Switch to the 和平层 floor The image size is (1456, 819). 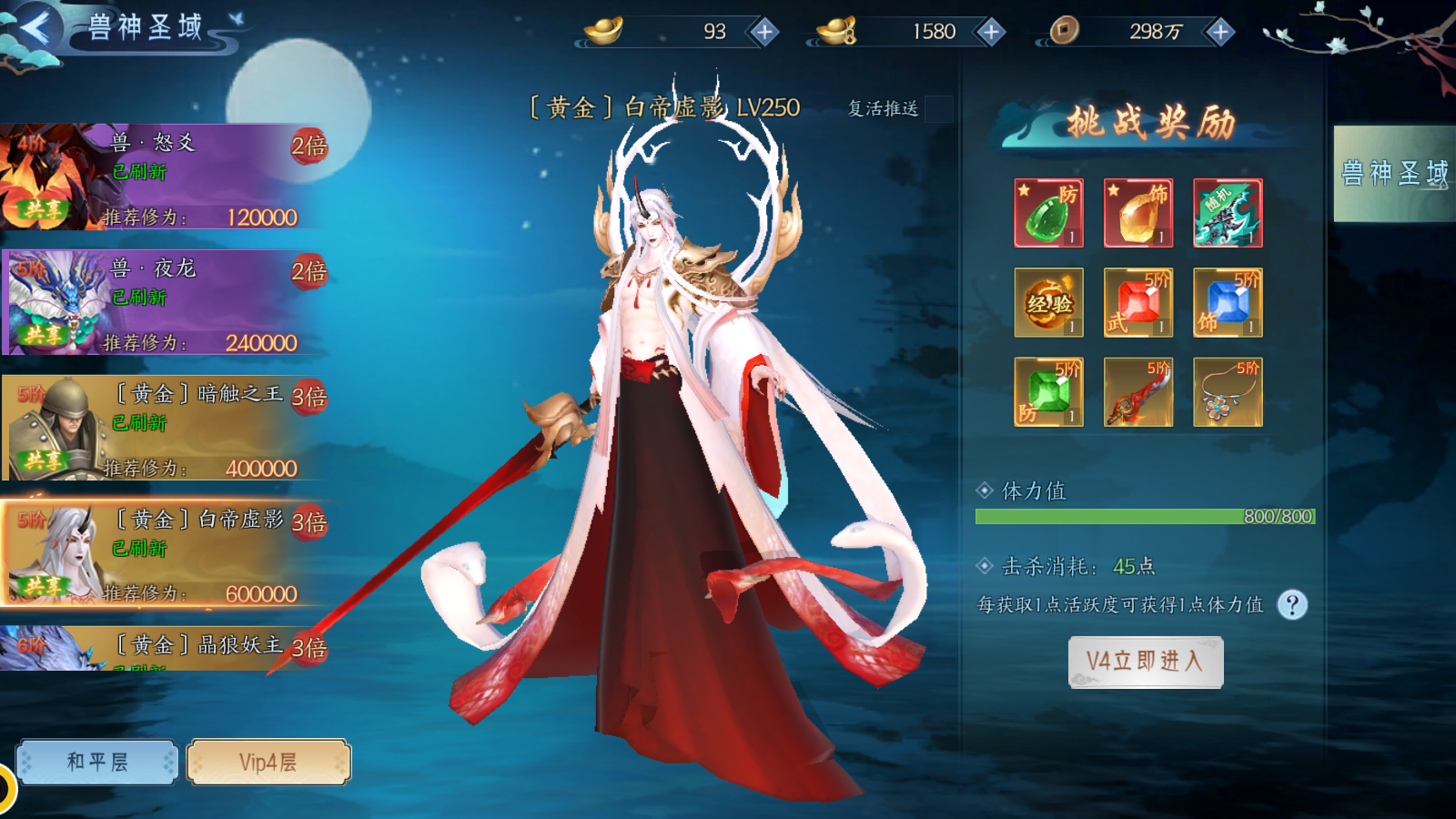pyautogui.click(x=96, y=762)
